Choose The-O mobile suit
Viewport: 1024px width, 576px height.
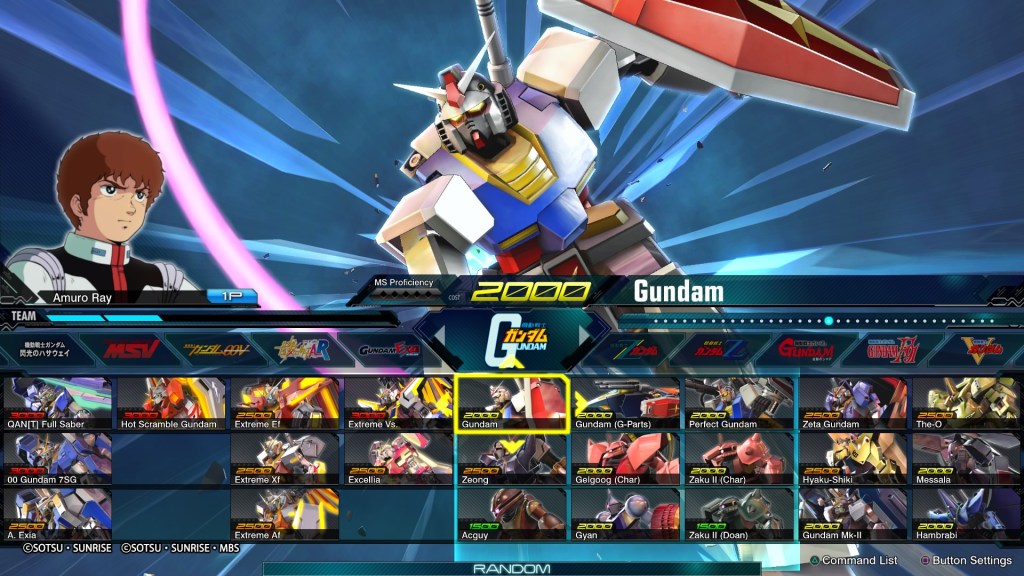[x=965, y=402]
